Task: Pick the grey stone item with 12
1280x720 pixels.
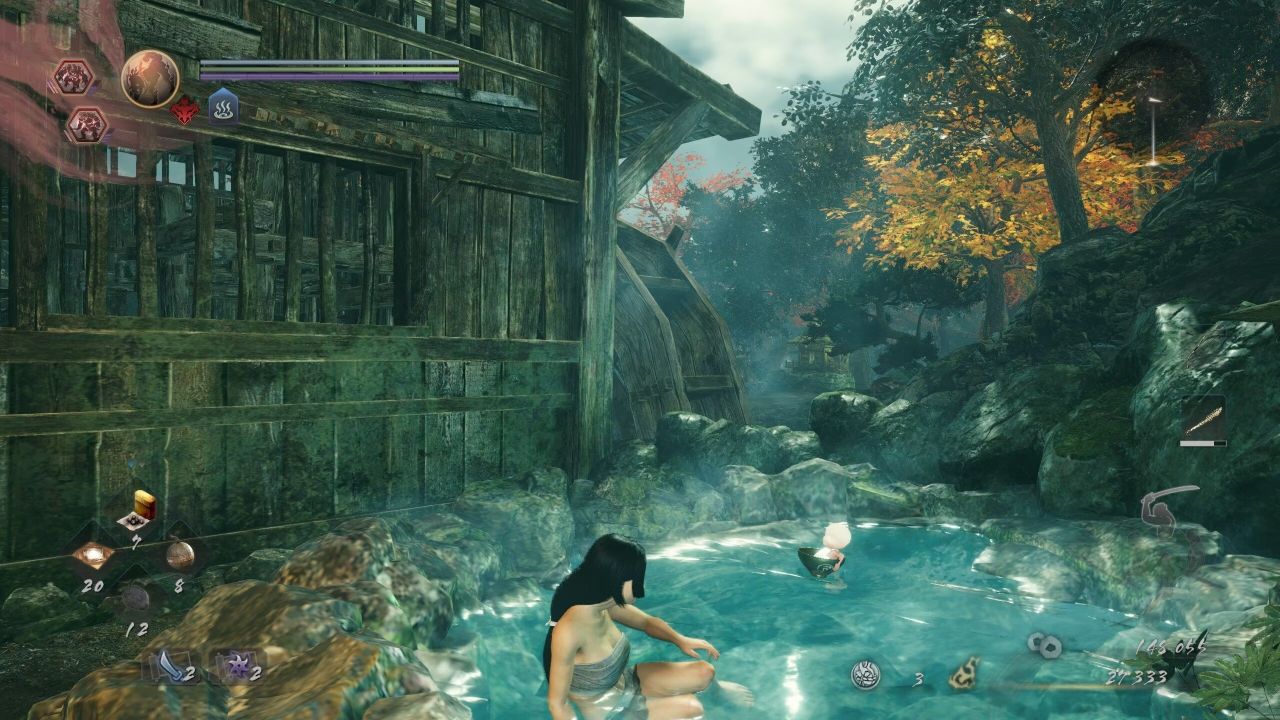Action: pyautogui.click(x=135, y=598)
